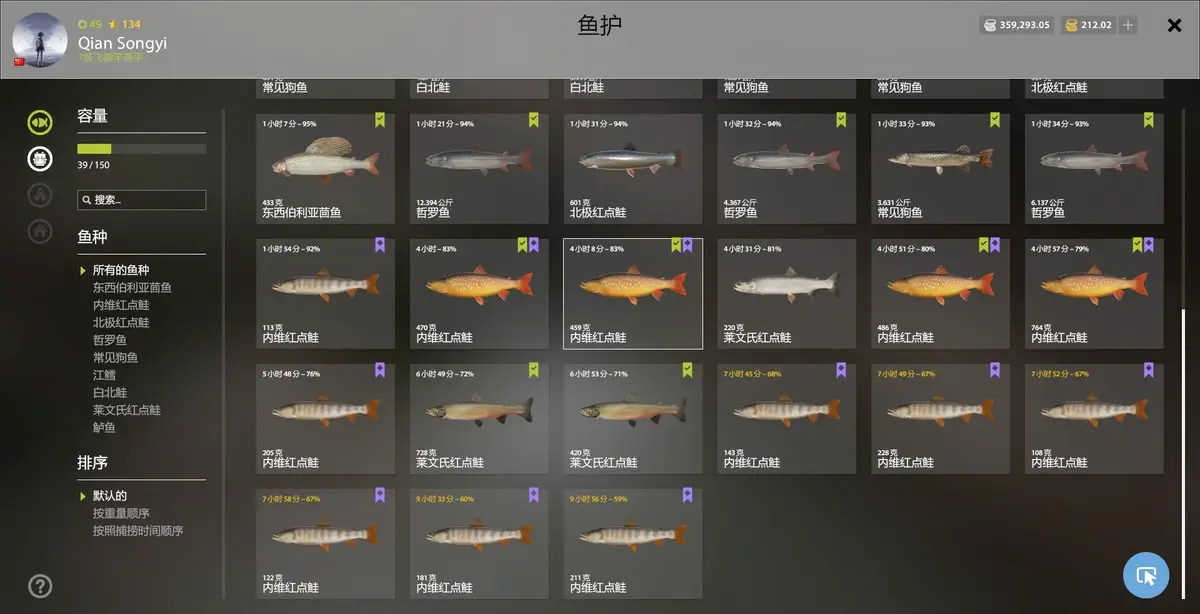Filter by 北极红点鲑 species
This screenshot has height=614, width=1200.
[121, 323]
